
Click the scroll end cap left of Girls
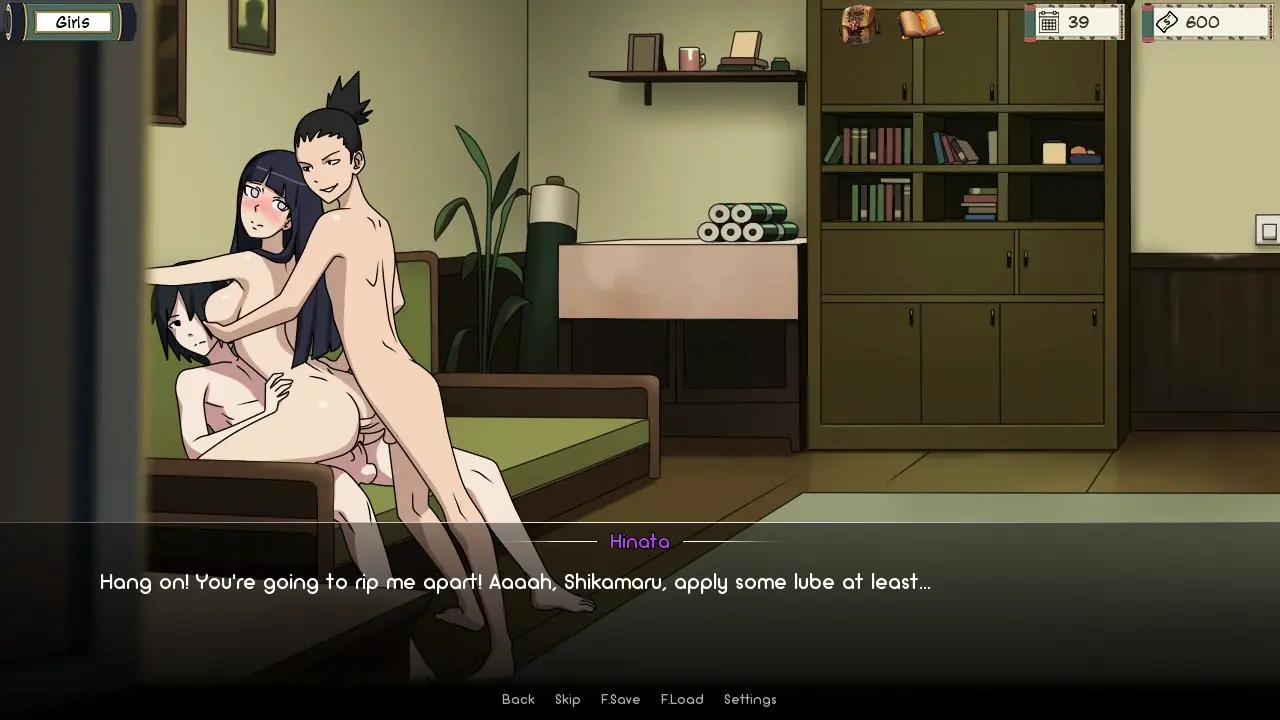pyautogui.click(x=10, y=21)
